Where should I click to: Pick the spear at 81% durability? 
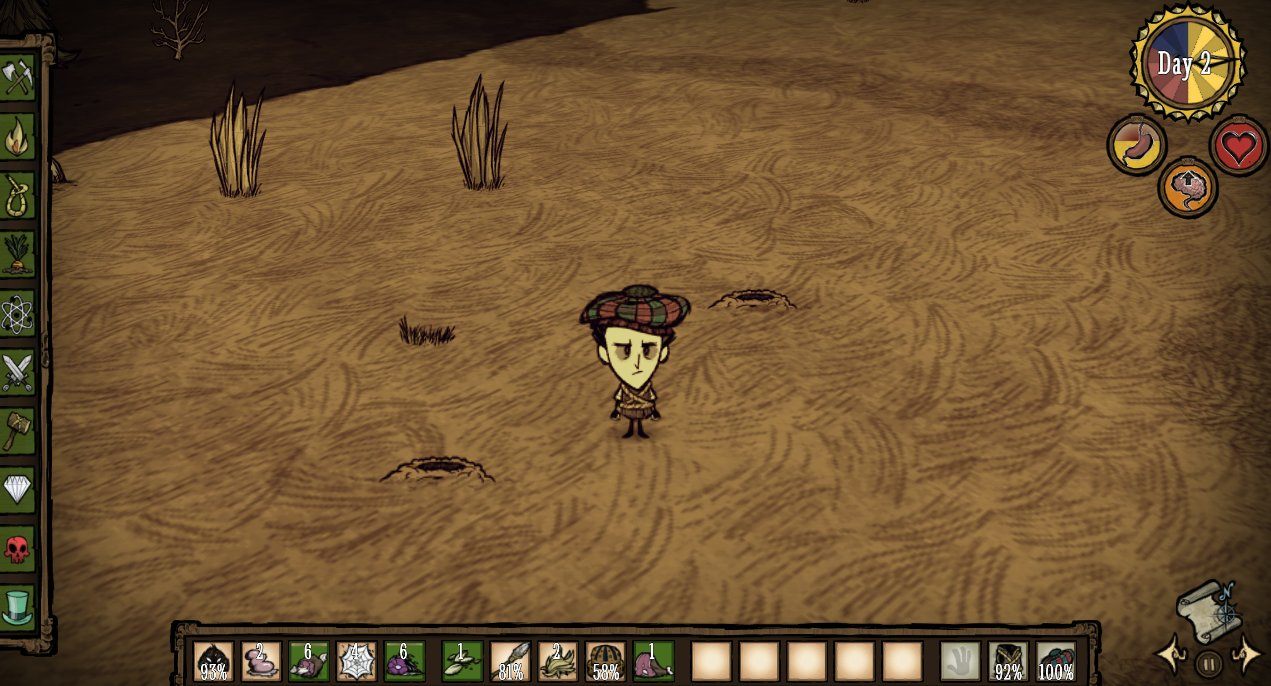(x=510, y=661)
